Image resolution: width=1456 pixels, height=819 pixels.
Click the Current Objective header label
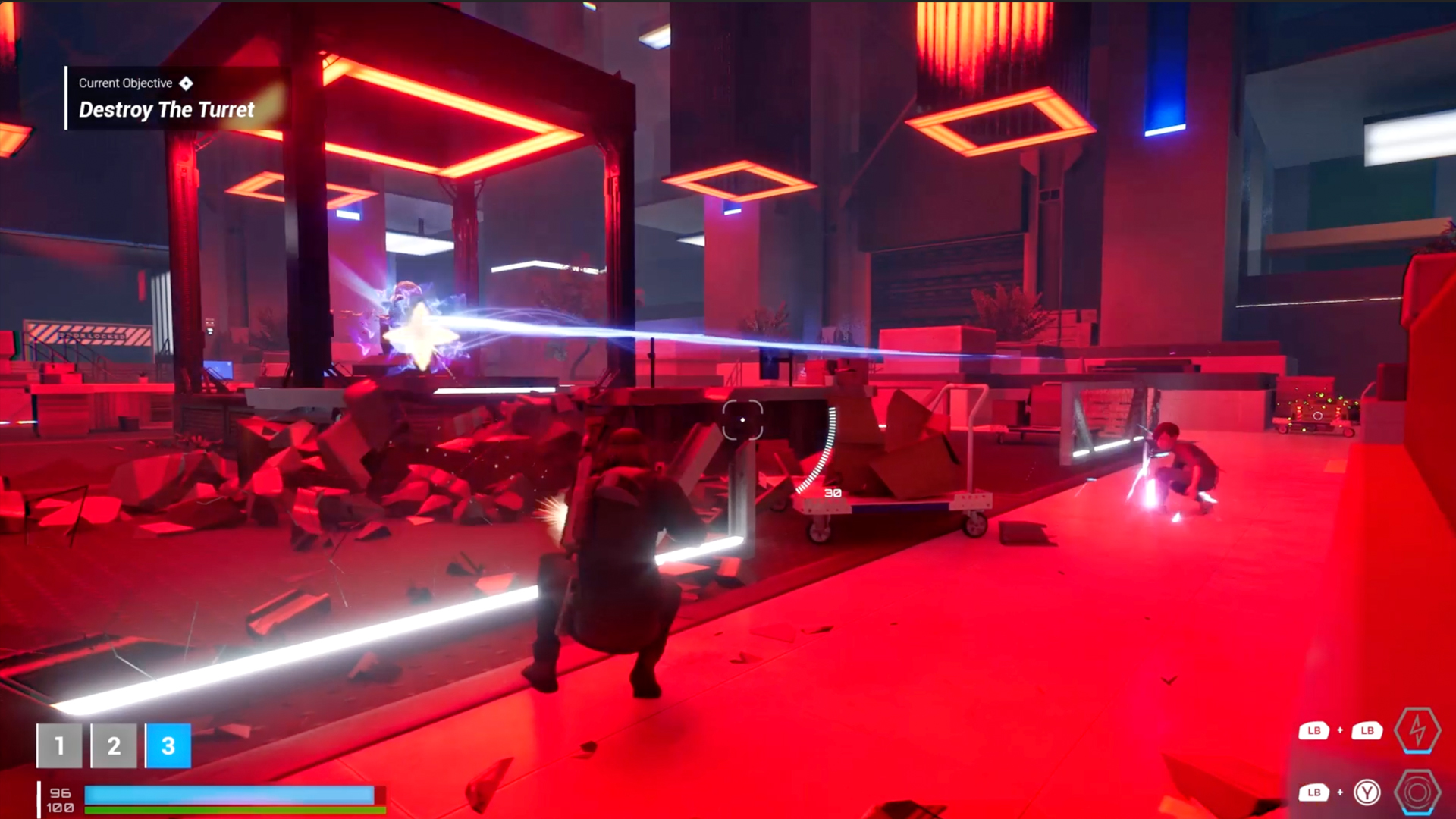(x=126, y=83)
